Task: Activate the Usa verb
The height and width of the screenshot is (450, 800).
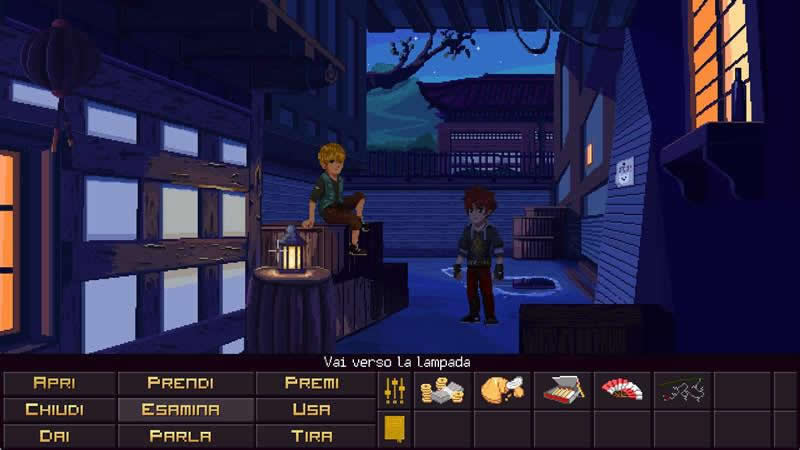Action: 311,409
